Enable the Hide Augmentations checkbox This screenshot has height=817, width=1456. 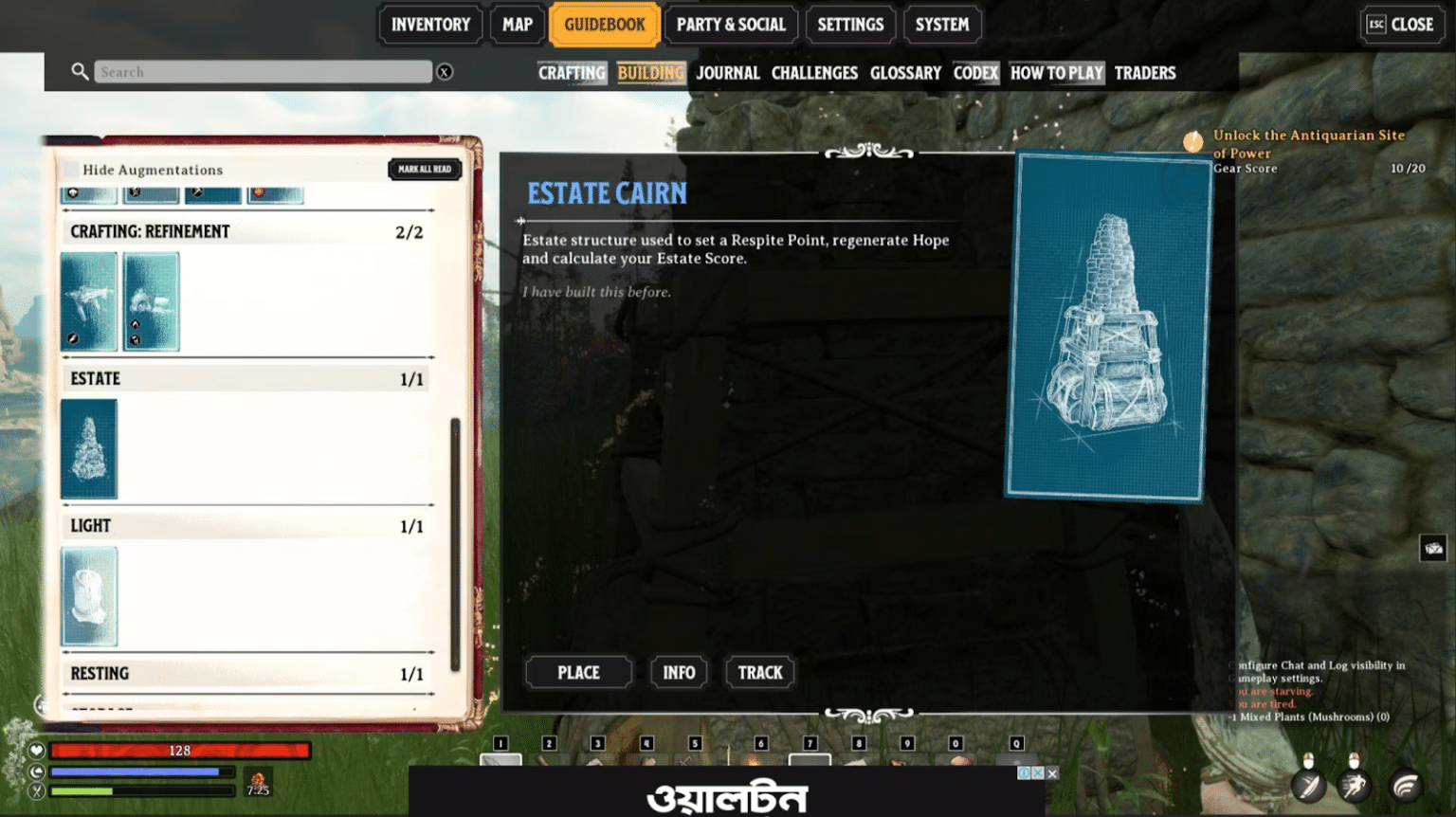(73, 169)
